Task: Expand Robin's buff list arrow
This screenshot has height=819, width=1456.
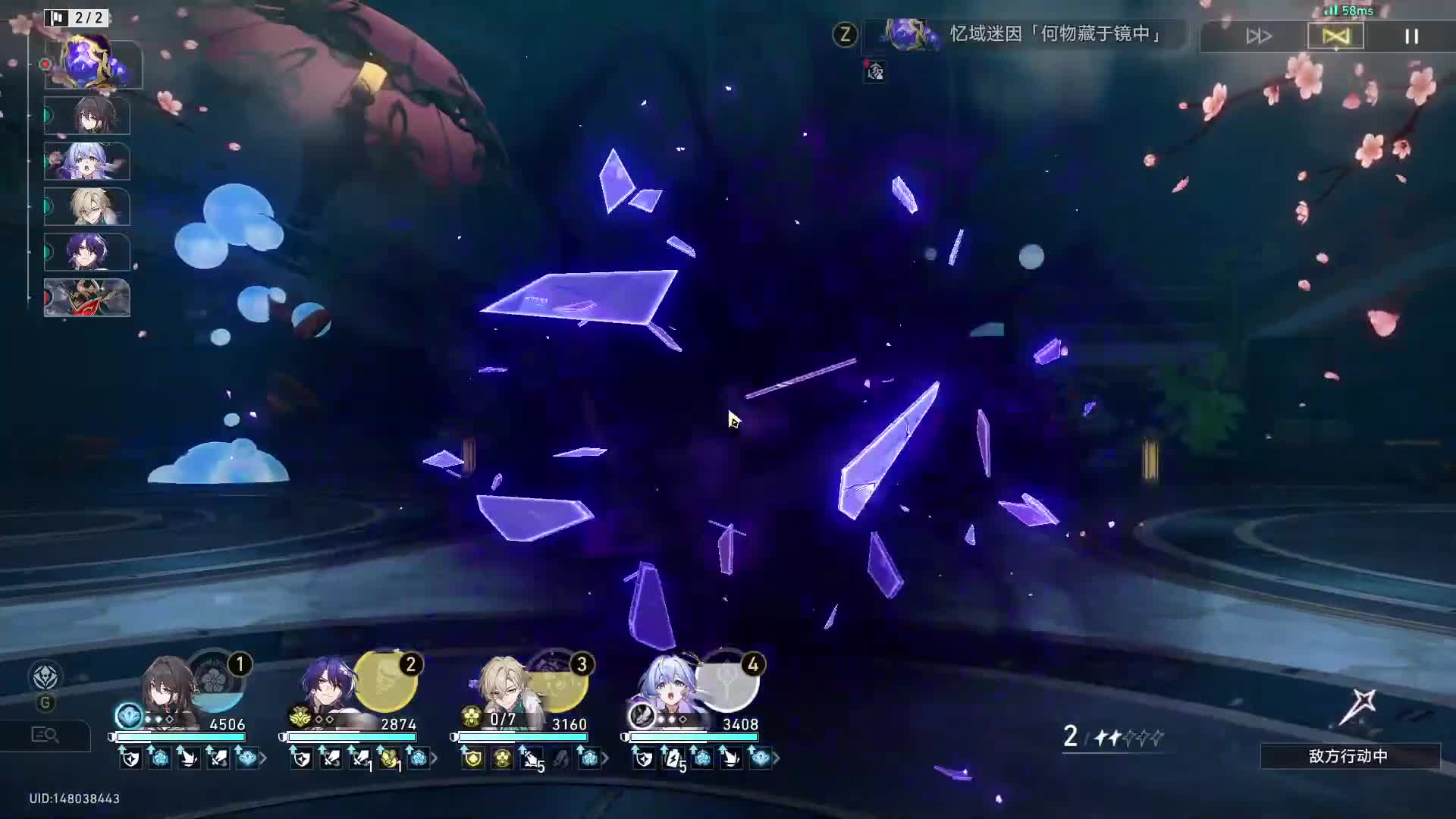Action: (x=775, y=758)
